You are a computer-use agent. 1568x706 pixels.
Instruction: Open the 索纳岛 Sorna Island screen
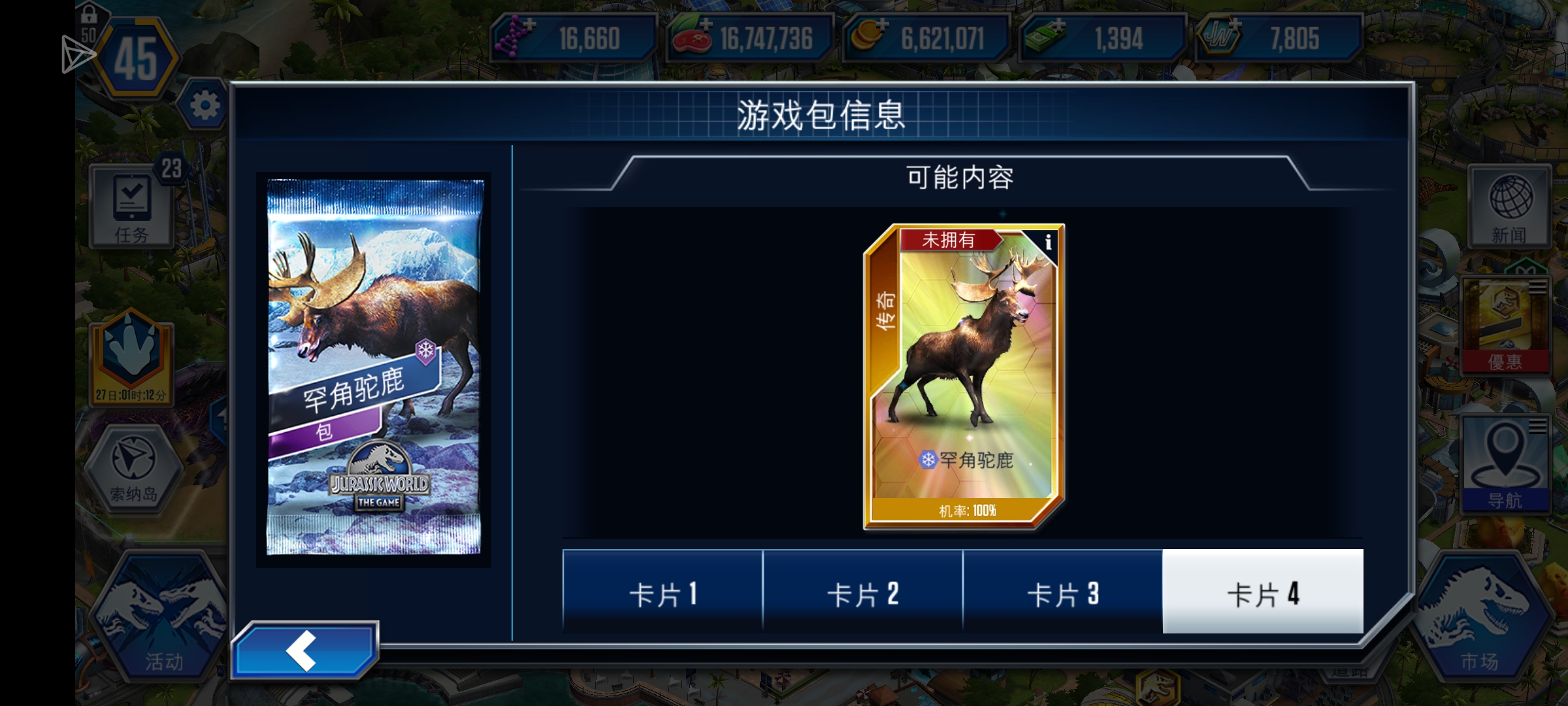[134, 467]
